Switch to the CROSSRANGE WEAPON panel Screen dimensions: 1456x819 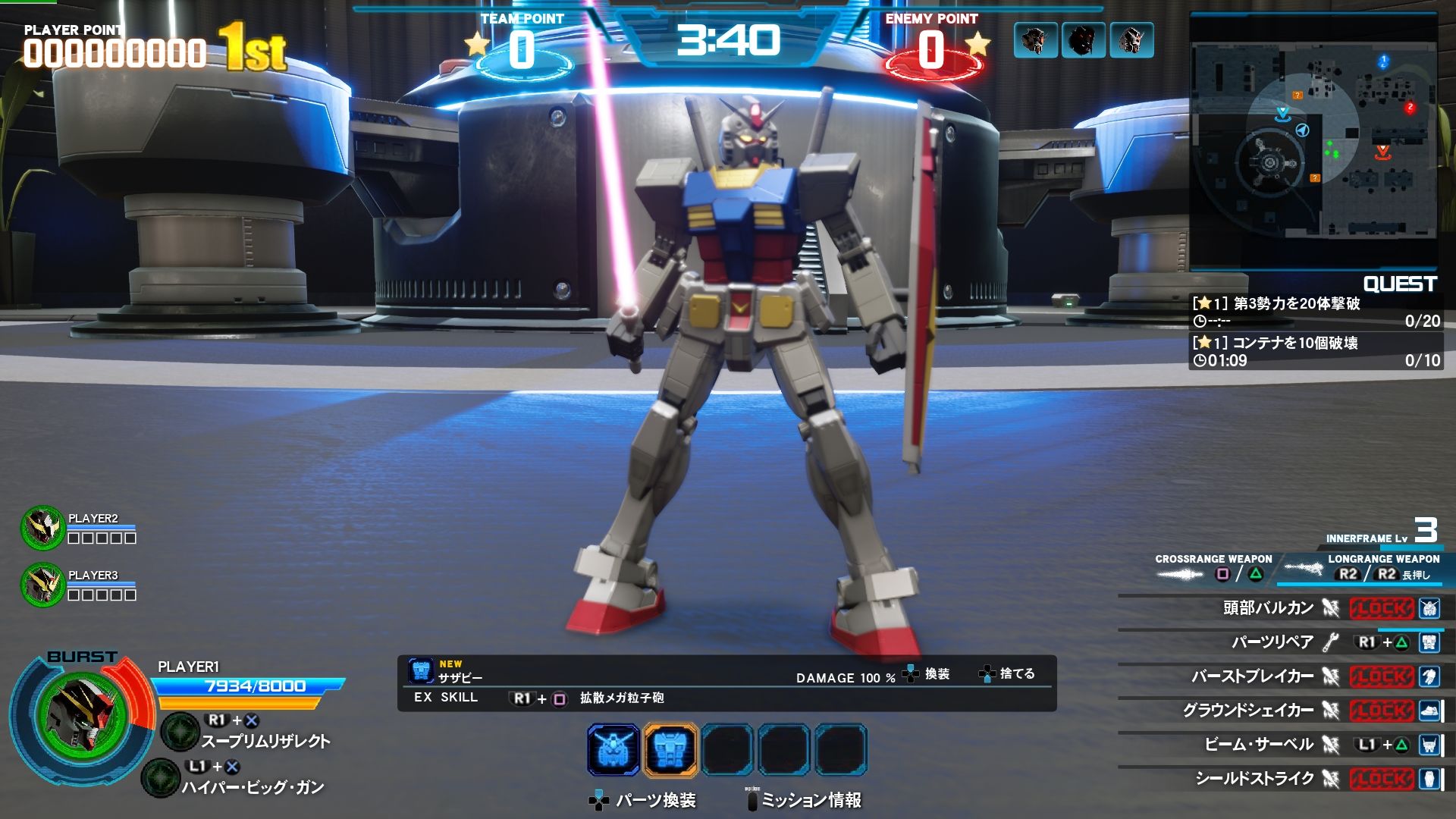1213,568
